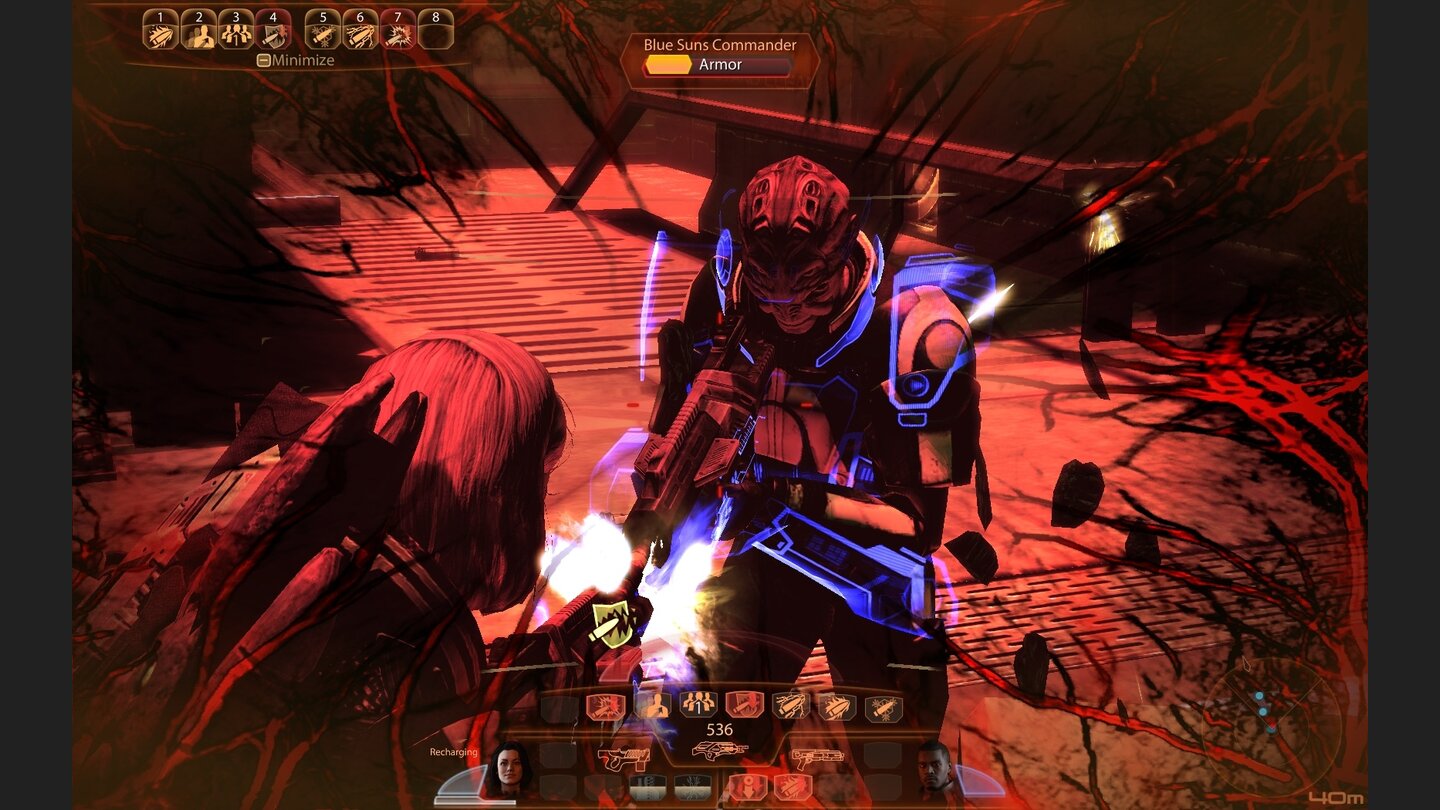Screen dimensions: 1440x810
Task: Select the heavy pistol in the weapon bar
Action: pyautogui.click(x=624, y=757)
